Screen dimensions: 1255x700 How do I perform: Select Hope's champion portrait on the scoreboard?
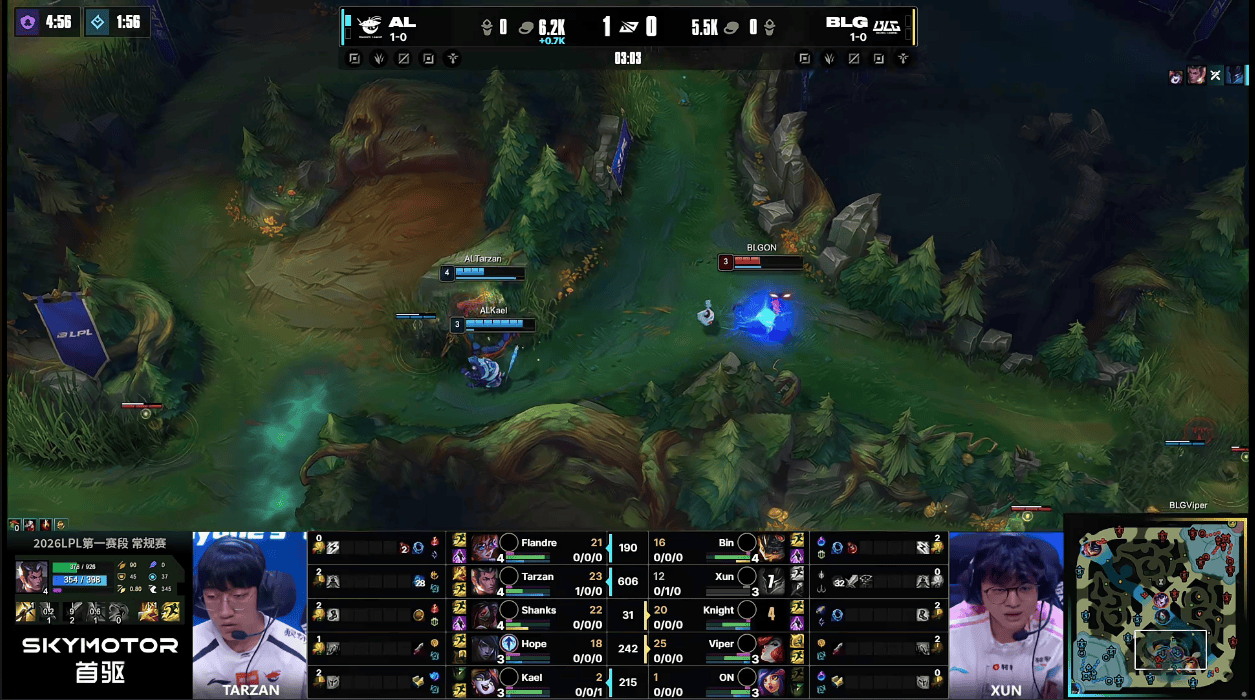(x=486, y=648)
